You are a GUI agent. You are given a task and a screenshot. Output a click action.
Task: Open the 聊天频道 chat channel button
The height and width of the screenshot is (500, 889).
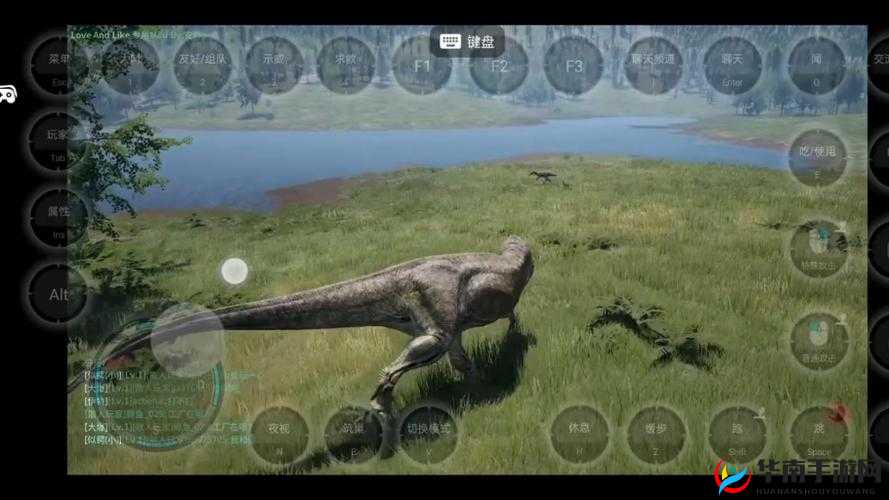click(654, 64)
